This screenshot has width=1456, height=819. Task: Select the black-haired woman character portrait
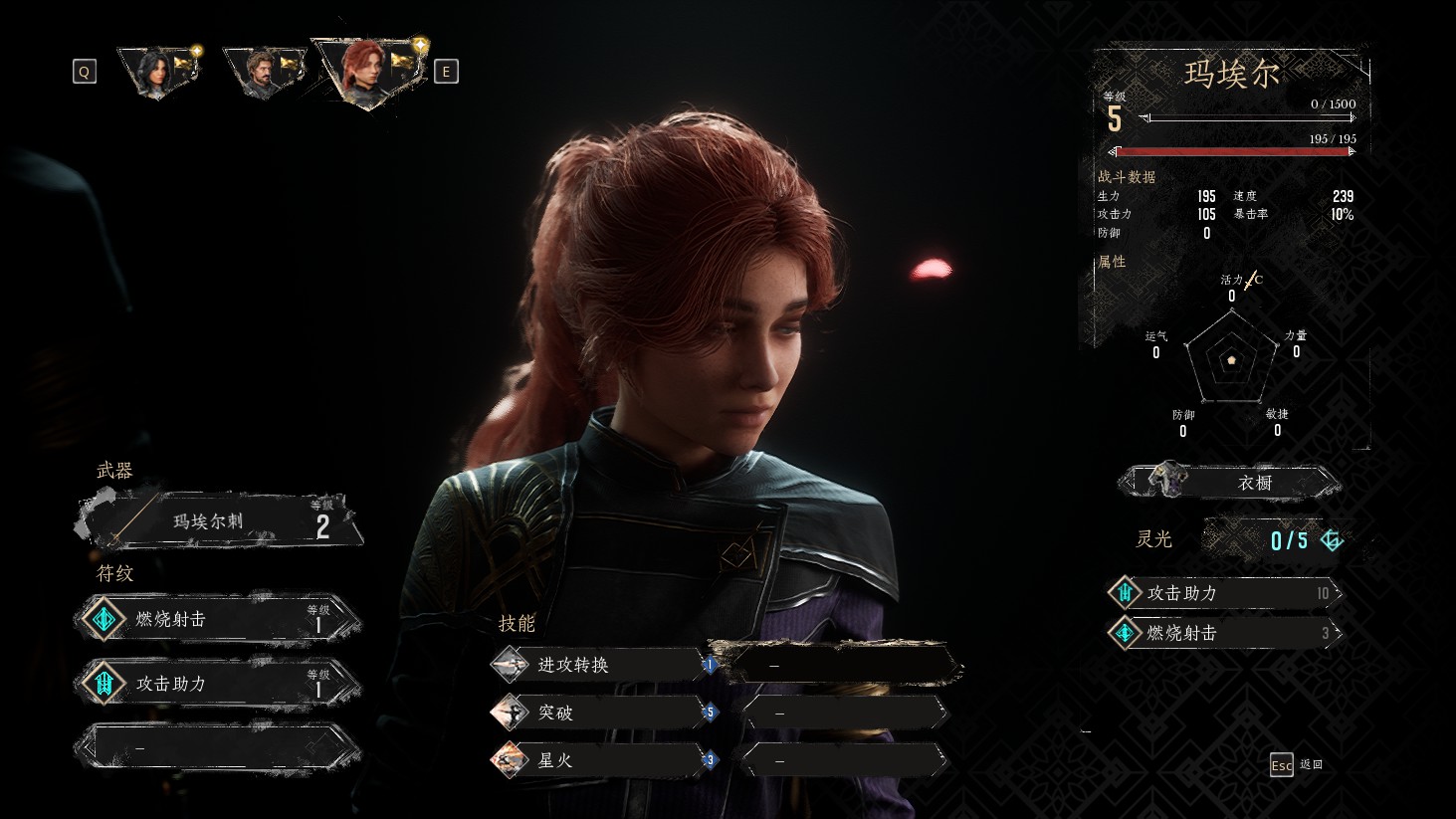click(157, 71)
